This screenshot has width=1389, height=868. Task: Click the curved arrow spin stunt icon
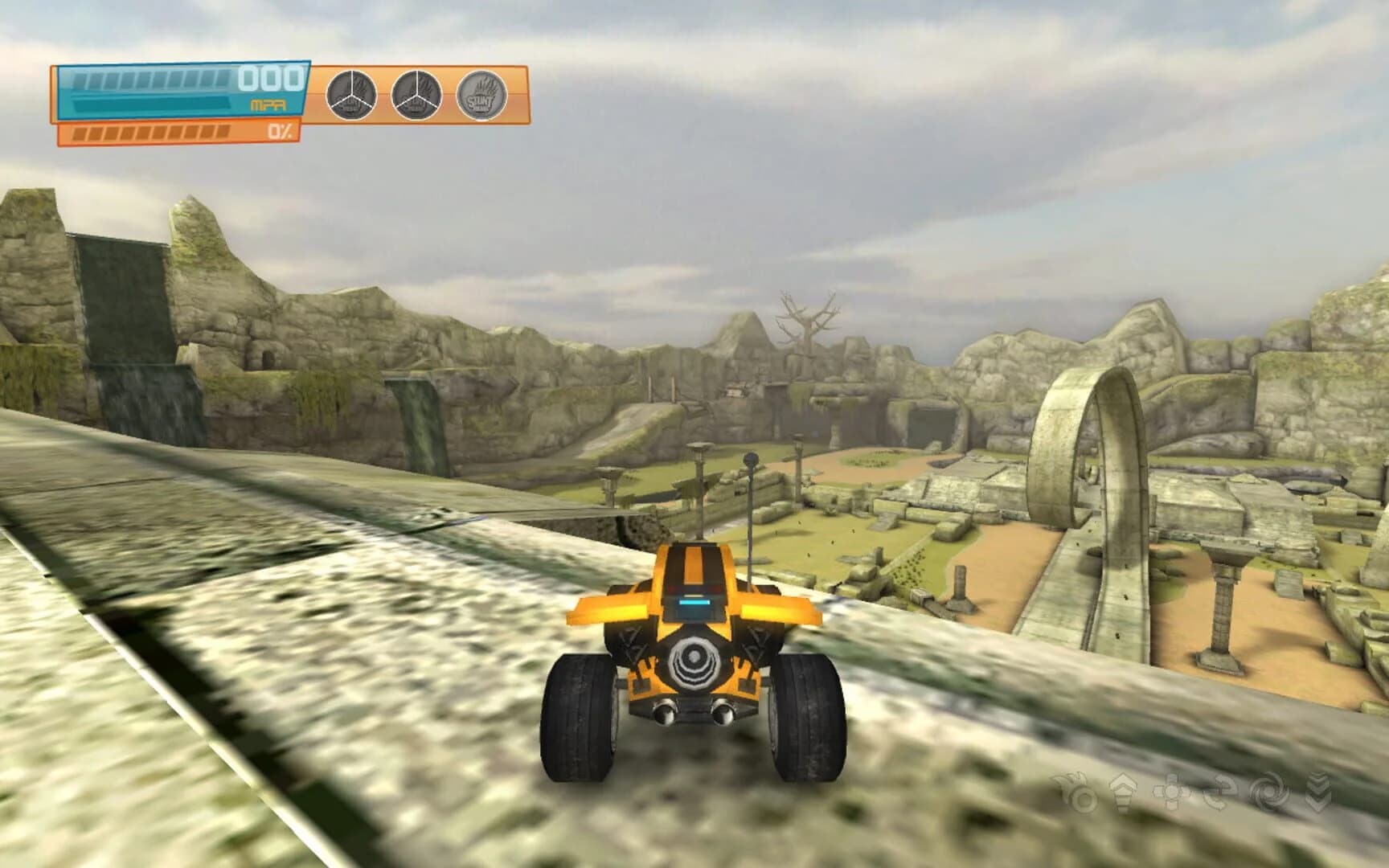(1219, 792)
